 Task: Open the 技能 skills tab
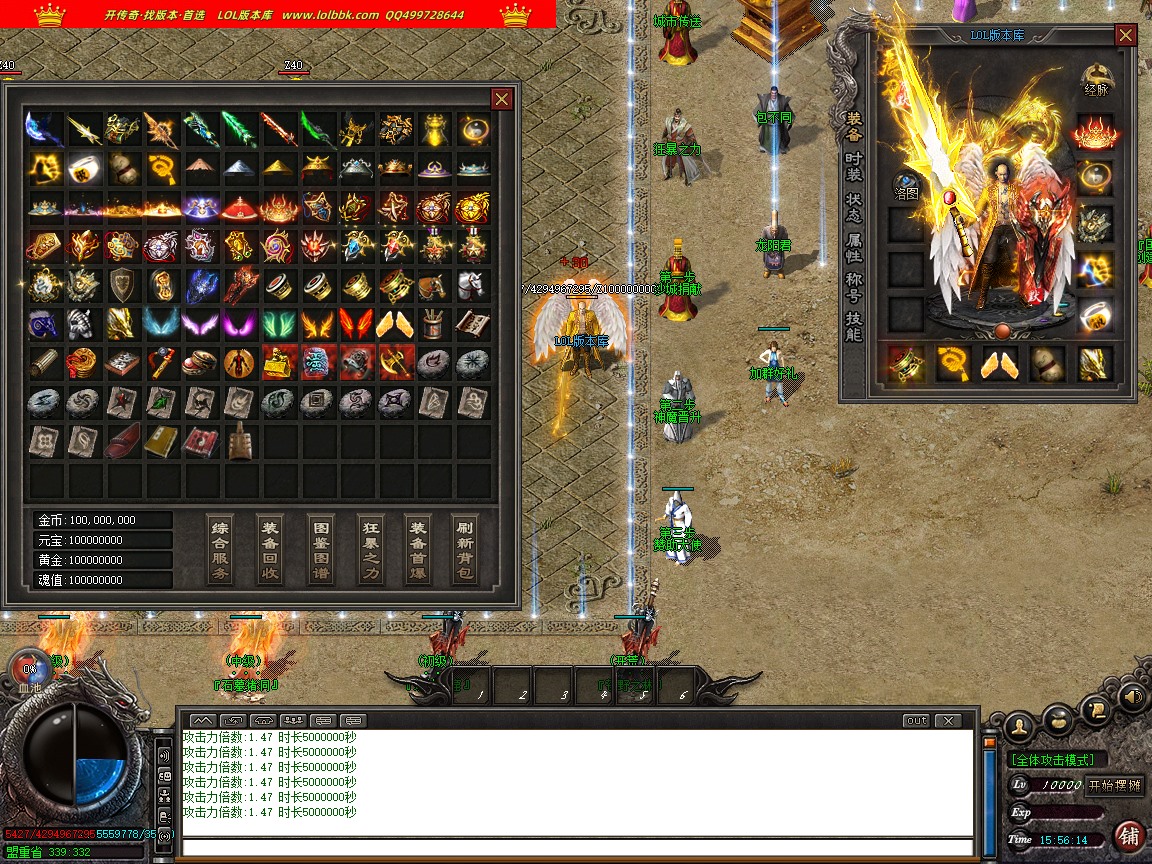(853, 327)
